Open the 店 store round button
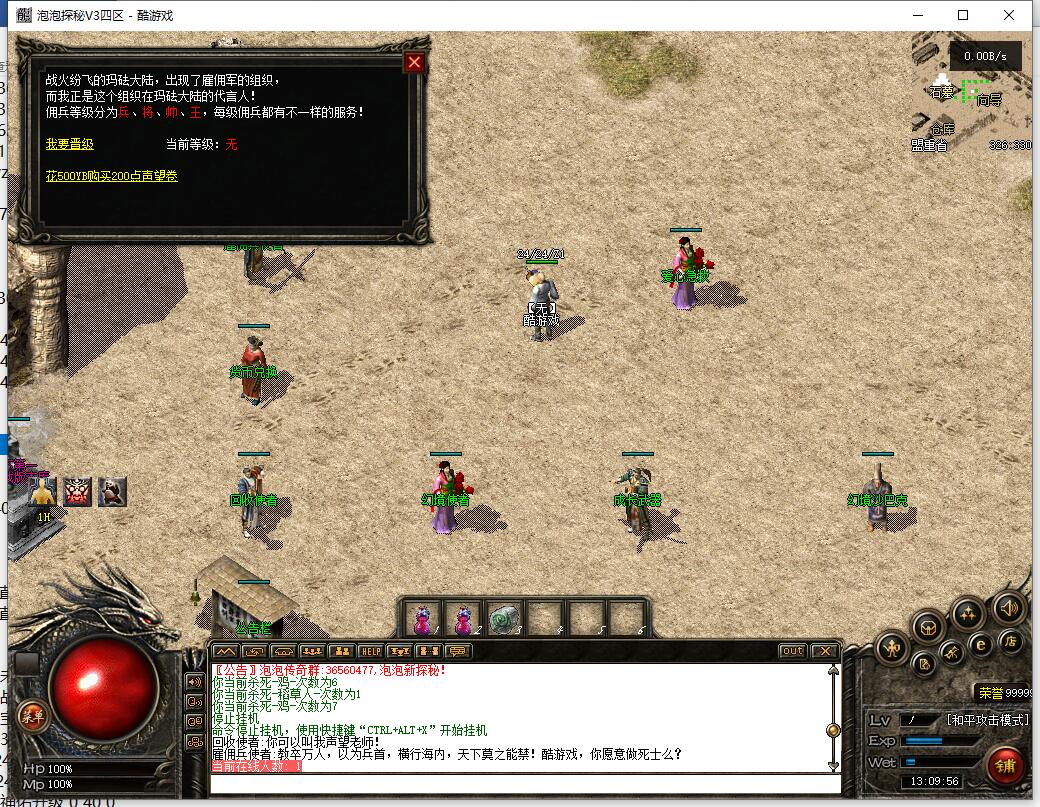The width and height of the screenshot is (1040, 807). (x=1011, y=642)
